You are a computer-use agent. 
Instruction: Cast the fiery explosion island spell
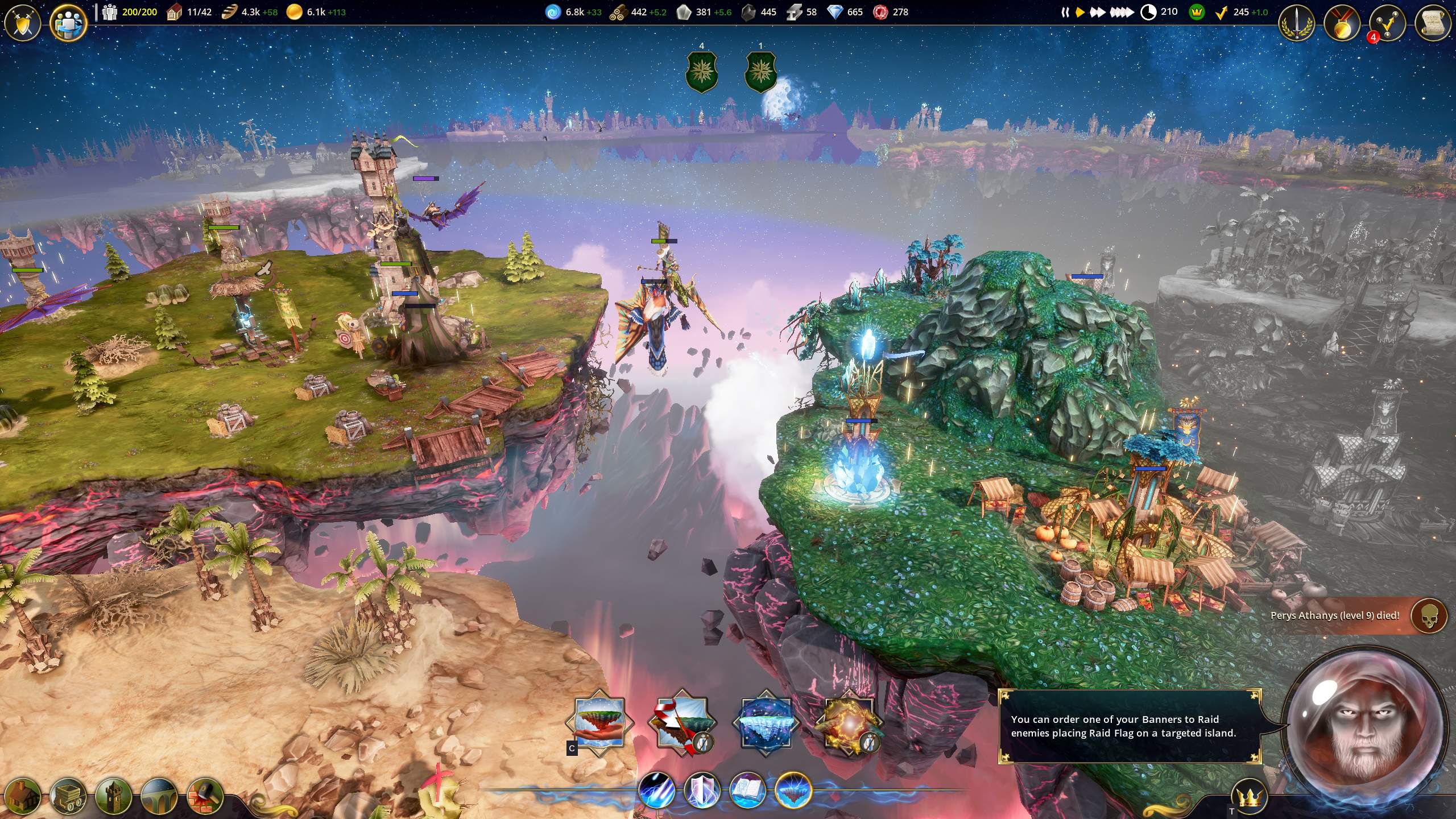coord(849,723)
